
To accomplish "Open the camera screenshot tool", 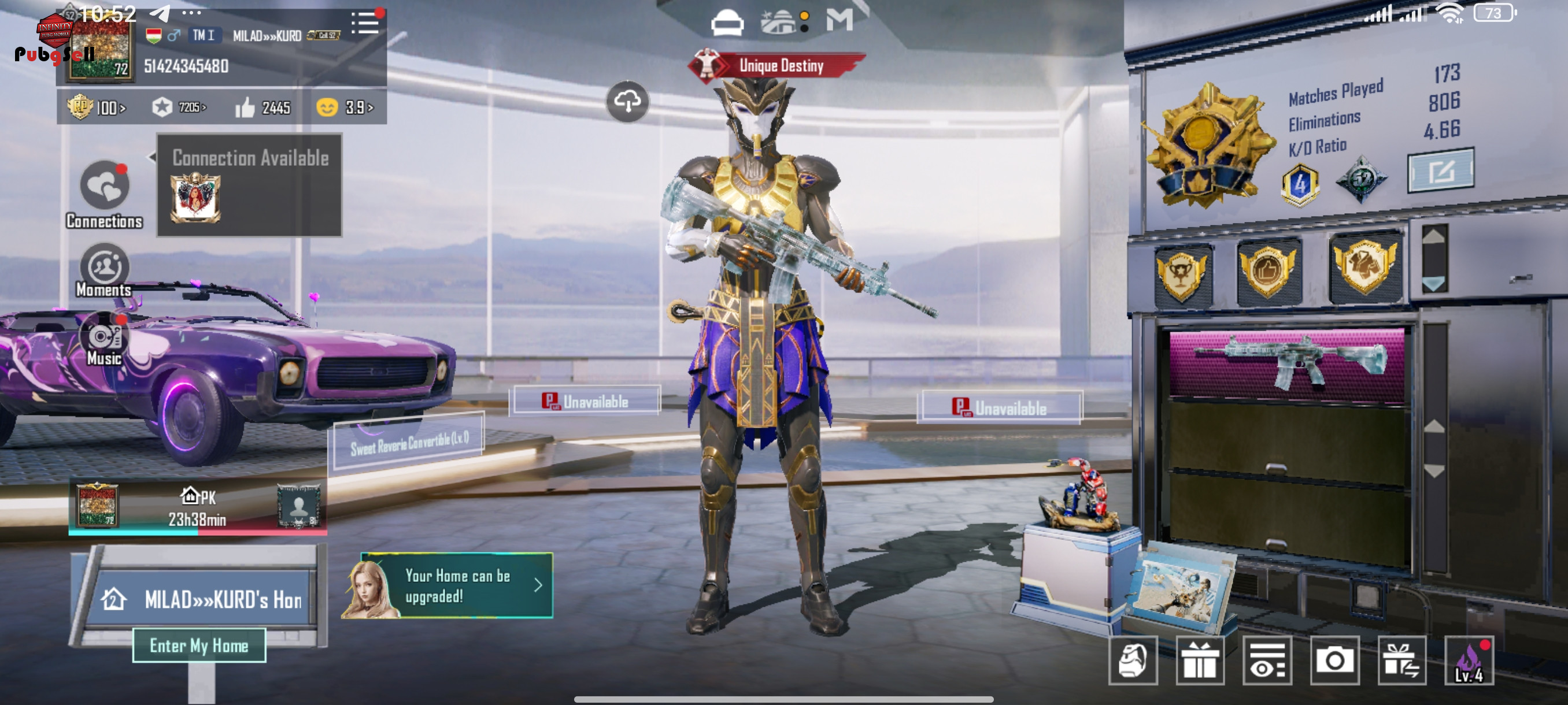I will click(1334, 661).
